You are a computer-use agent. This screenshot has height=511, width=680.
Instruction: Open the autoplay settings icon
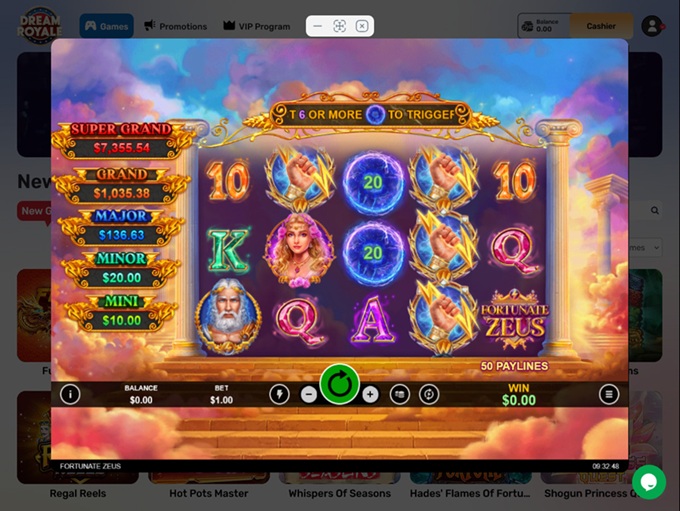(429, 394)
